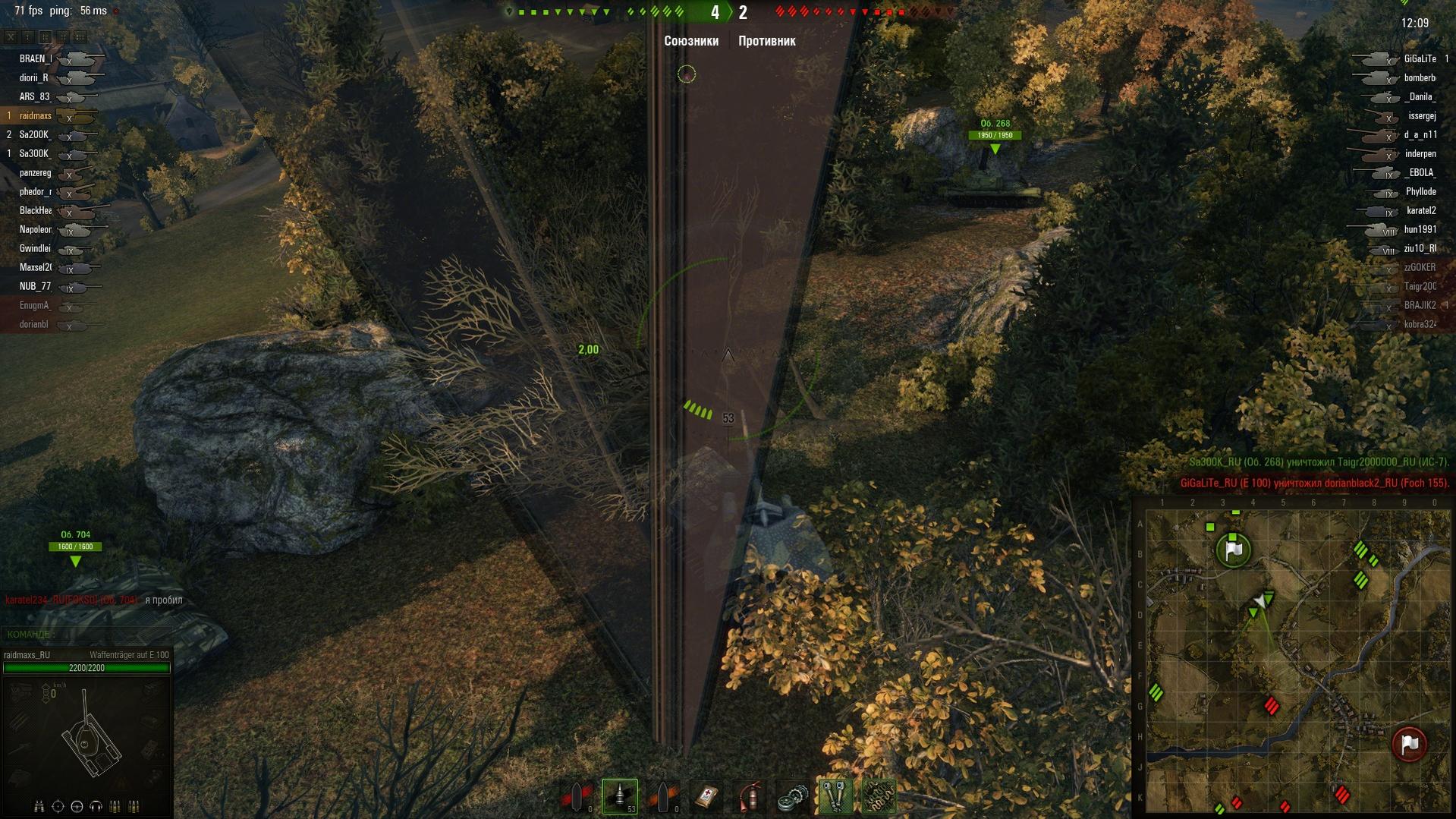Viewport: 1456px width, 819px height.
Task: Hide the player panel with the X button
Action: coord(11,36)
